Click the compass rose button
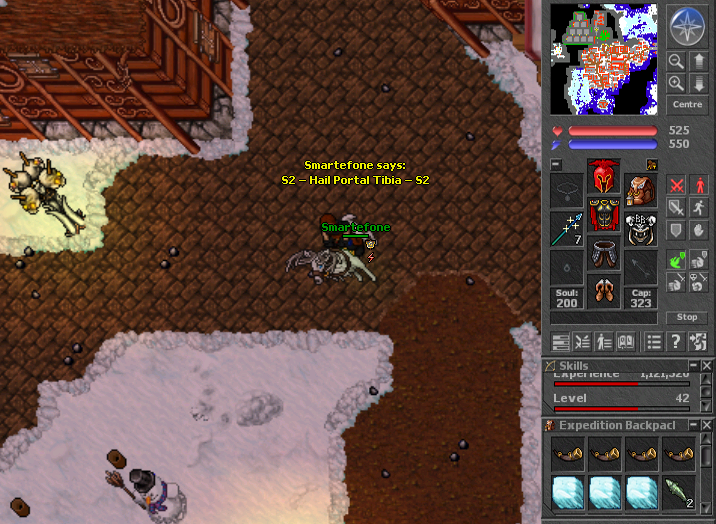 [x=686, y=27]
